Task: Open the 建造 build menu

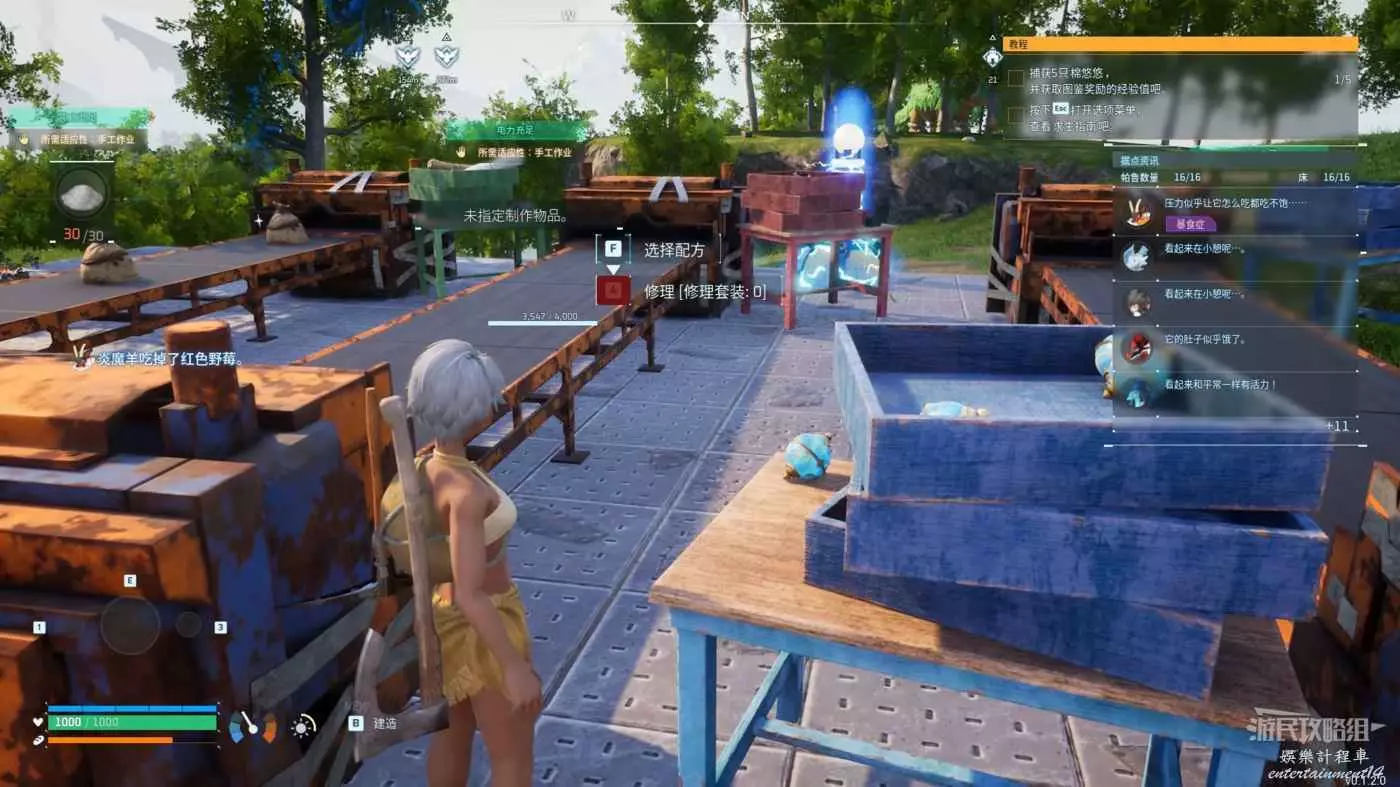Action: (x=374, y=723)
